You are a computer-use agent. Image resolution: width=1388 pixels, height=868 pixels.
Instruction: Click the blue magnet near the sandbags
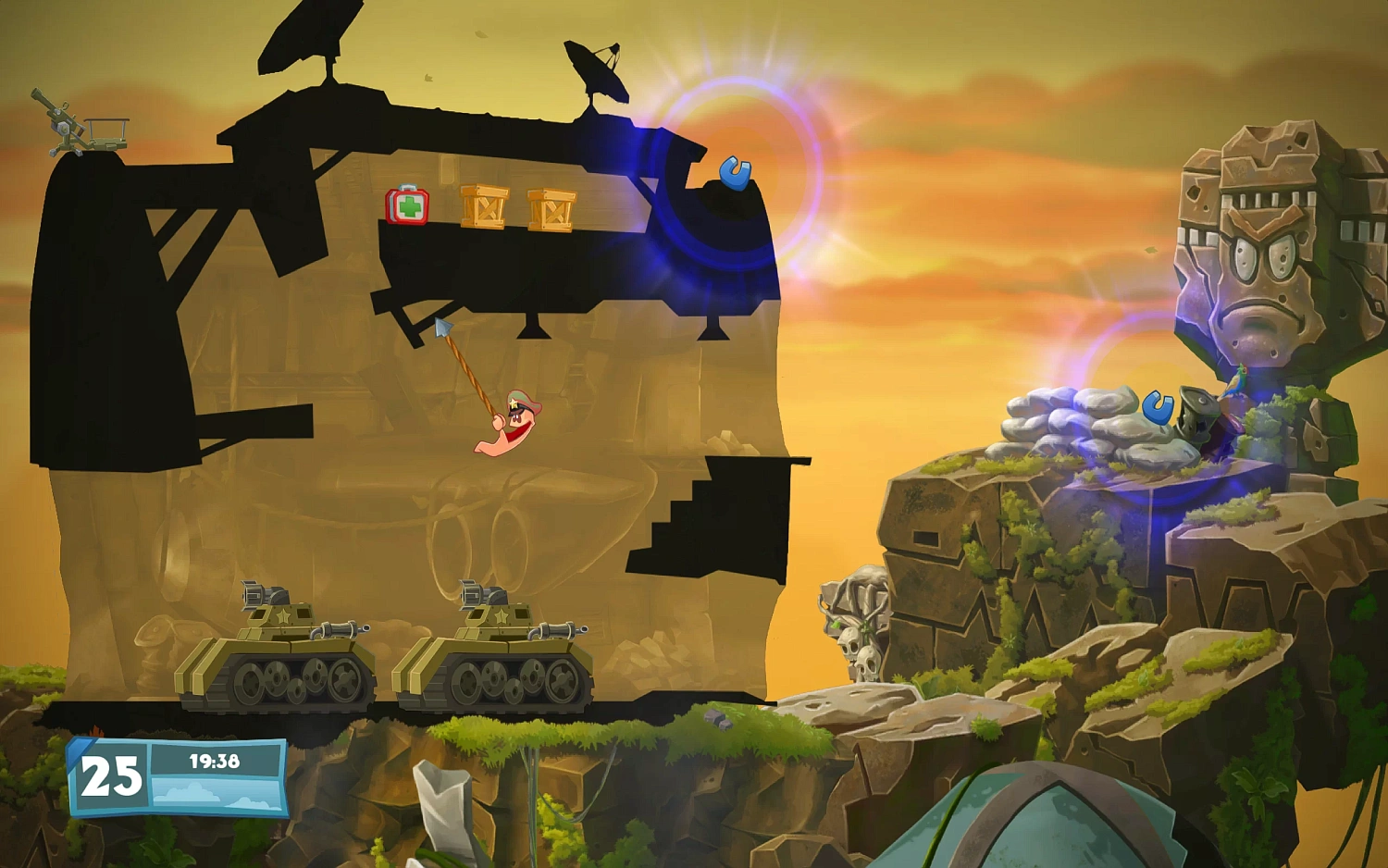coord(1159,407)
